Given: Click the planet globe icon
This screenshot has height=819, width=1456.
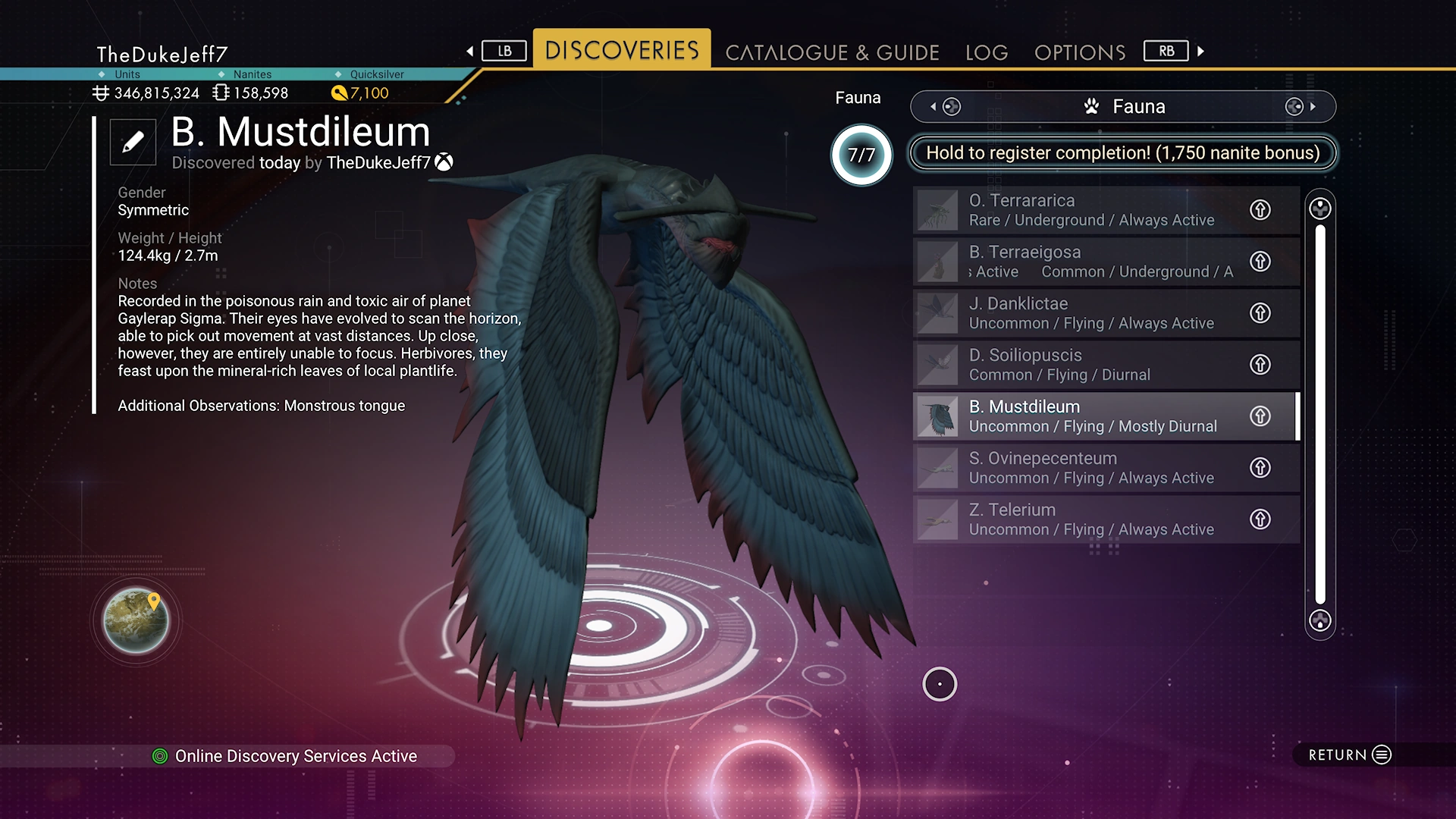Looking at the screenshot, I should [136, 620].
